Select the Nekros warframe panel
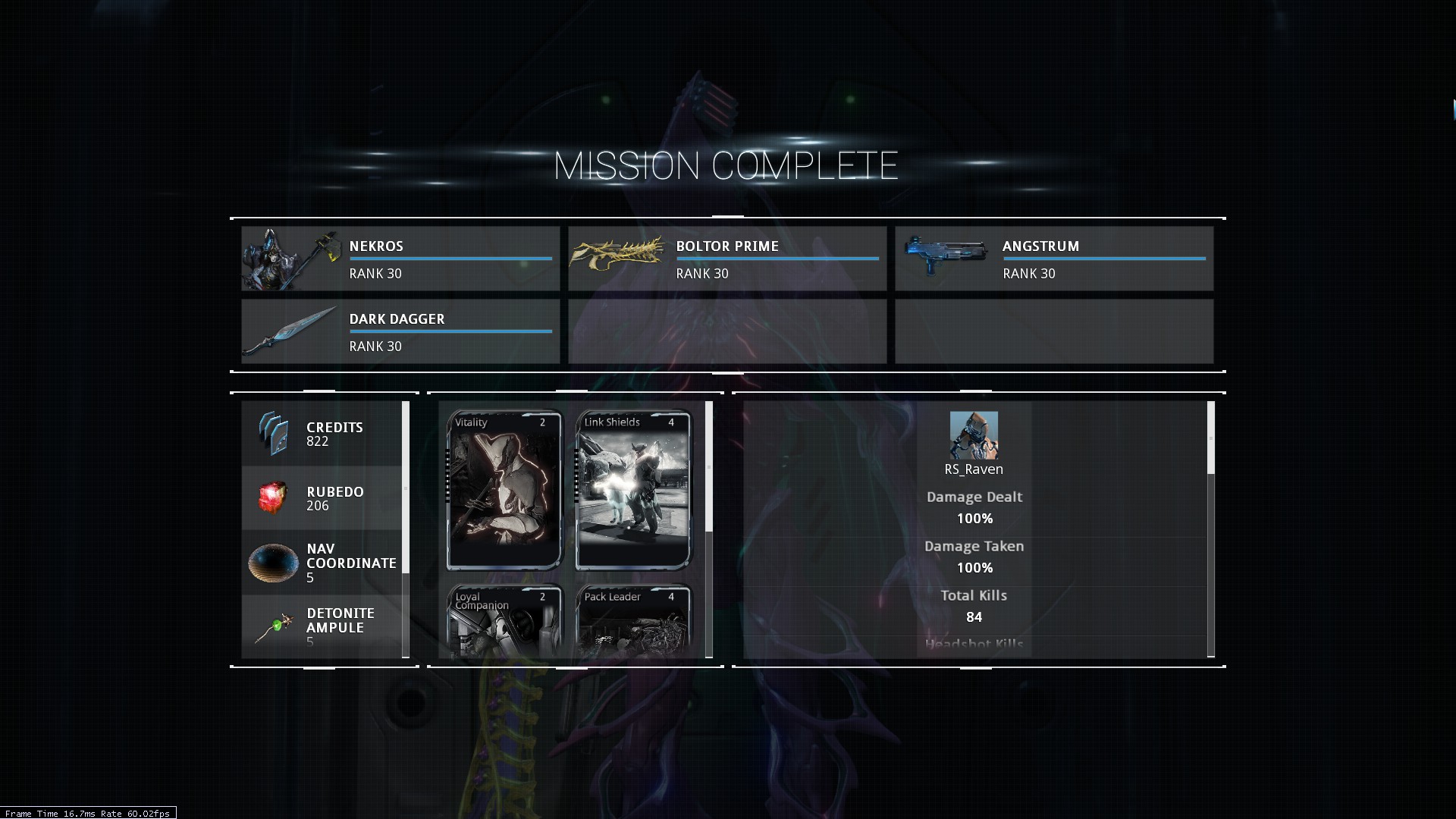Viewport: 1456px width, 819px height. tap(400, 259)
